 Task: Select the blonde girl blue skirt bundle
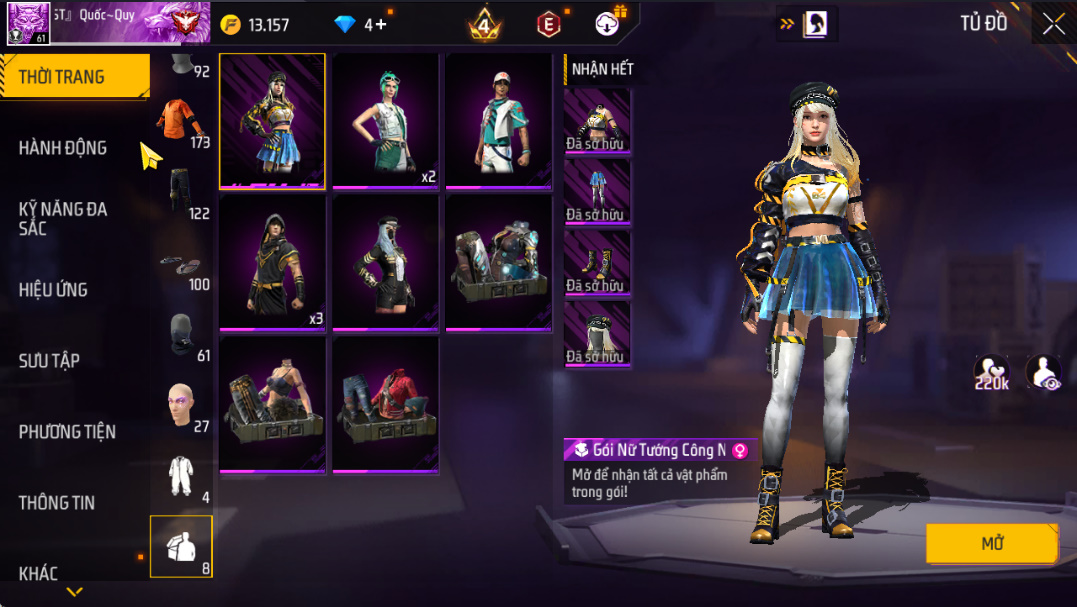(272, 121)
